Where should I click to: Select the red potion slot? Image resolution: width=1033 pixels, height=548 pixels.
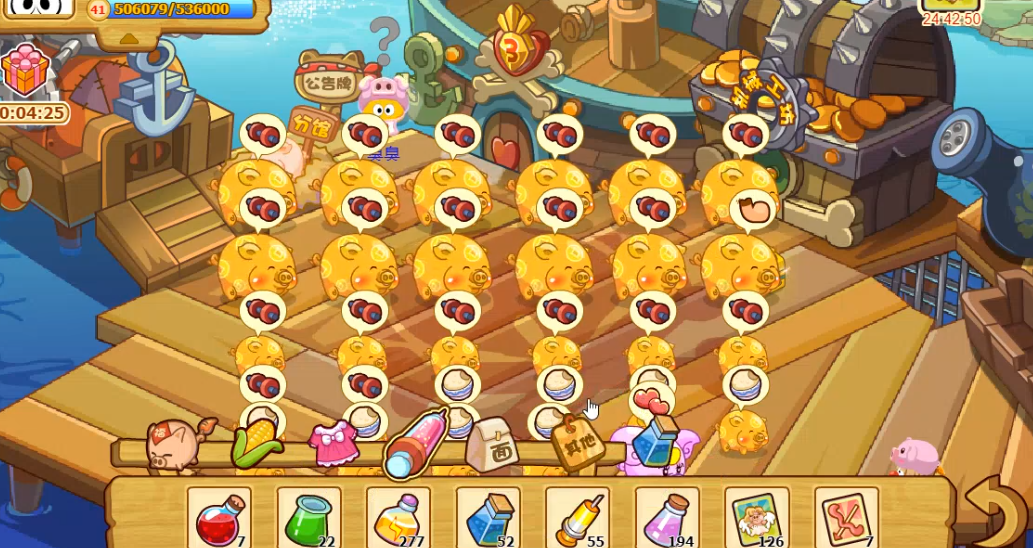[219, 518]
